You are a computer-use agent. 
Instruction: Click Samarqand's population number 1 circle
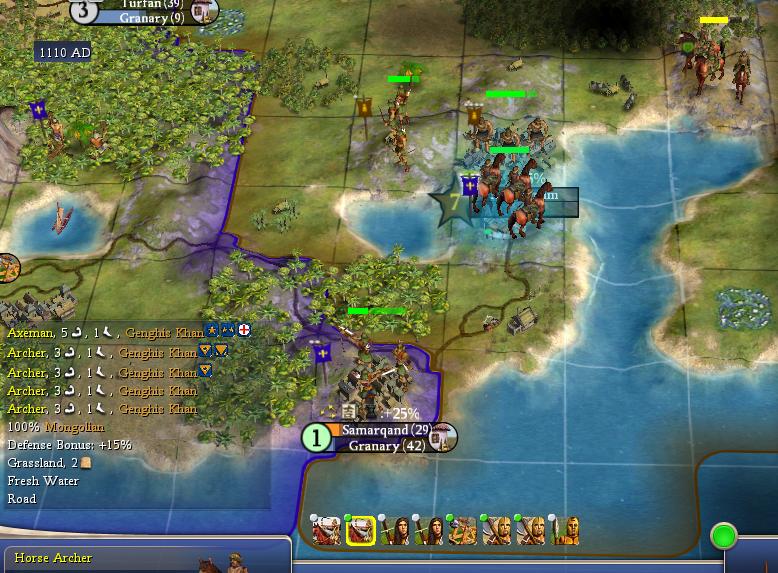tap(316, 438)
